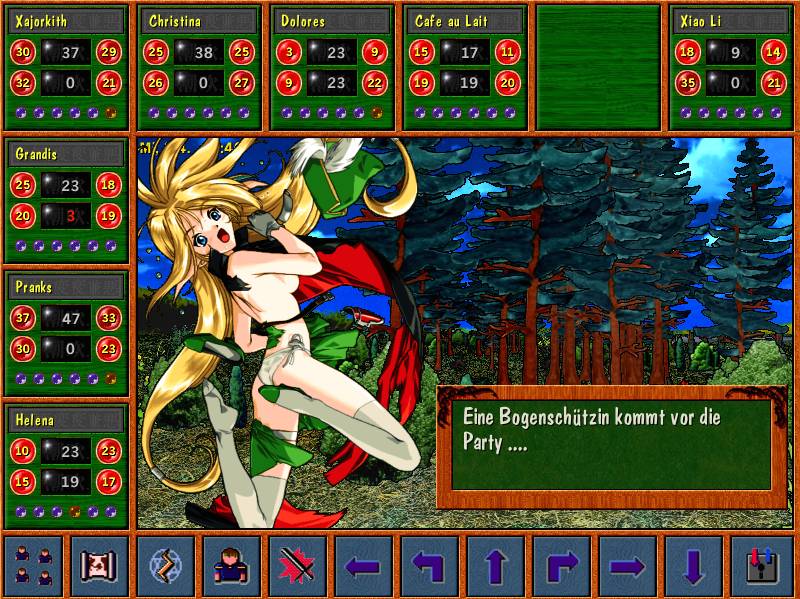Choose the Dolores party member panel
The image size is (800, 599).
tap(332, 67)
